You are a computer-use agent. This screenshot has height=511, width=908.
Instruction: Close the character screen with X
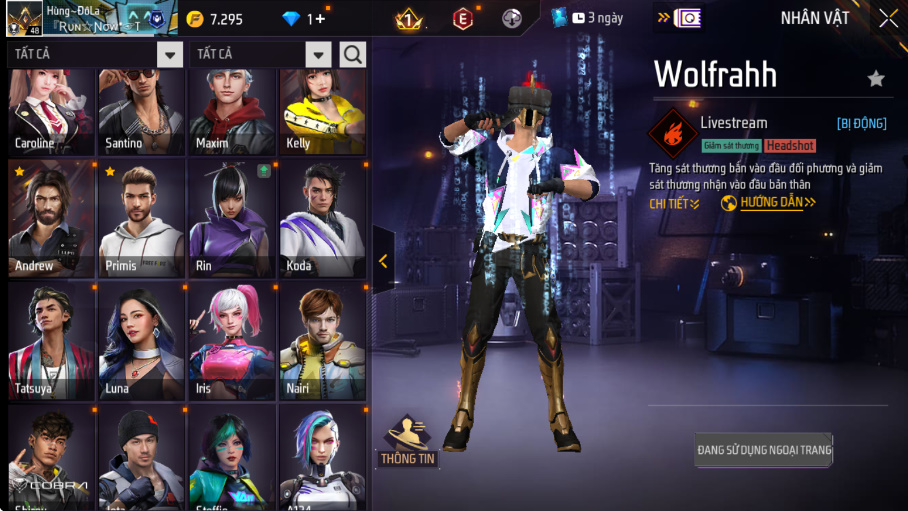click(x=888, y=19)
